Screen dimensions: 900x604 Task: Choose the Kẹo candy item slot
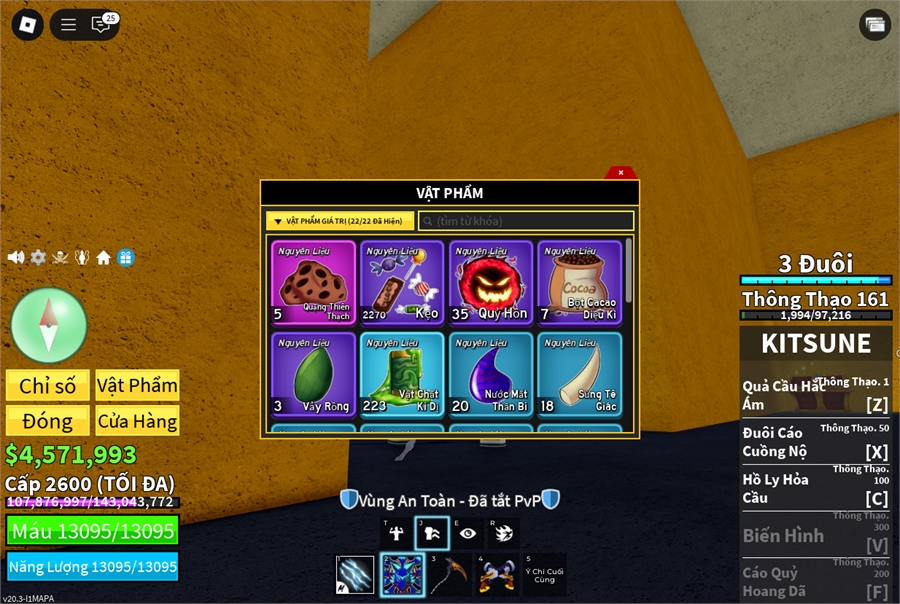(x=402, y=282)
